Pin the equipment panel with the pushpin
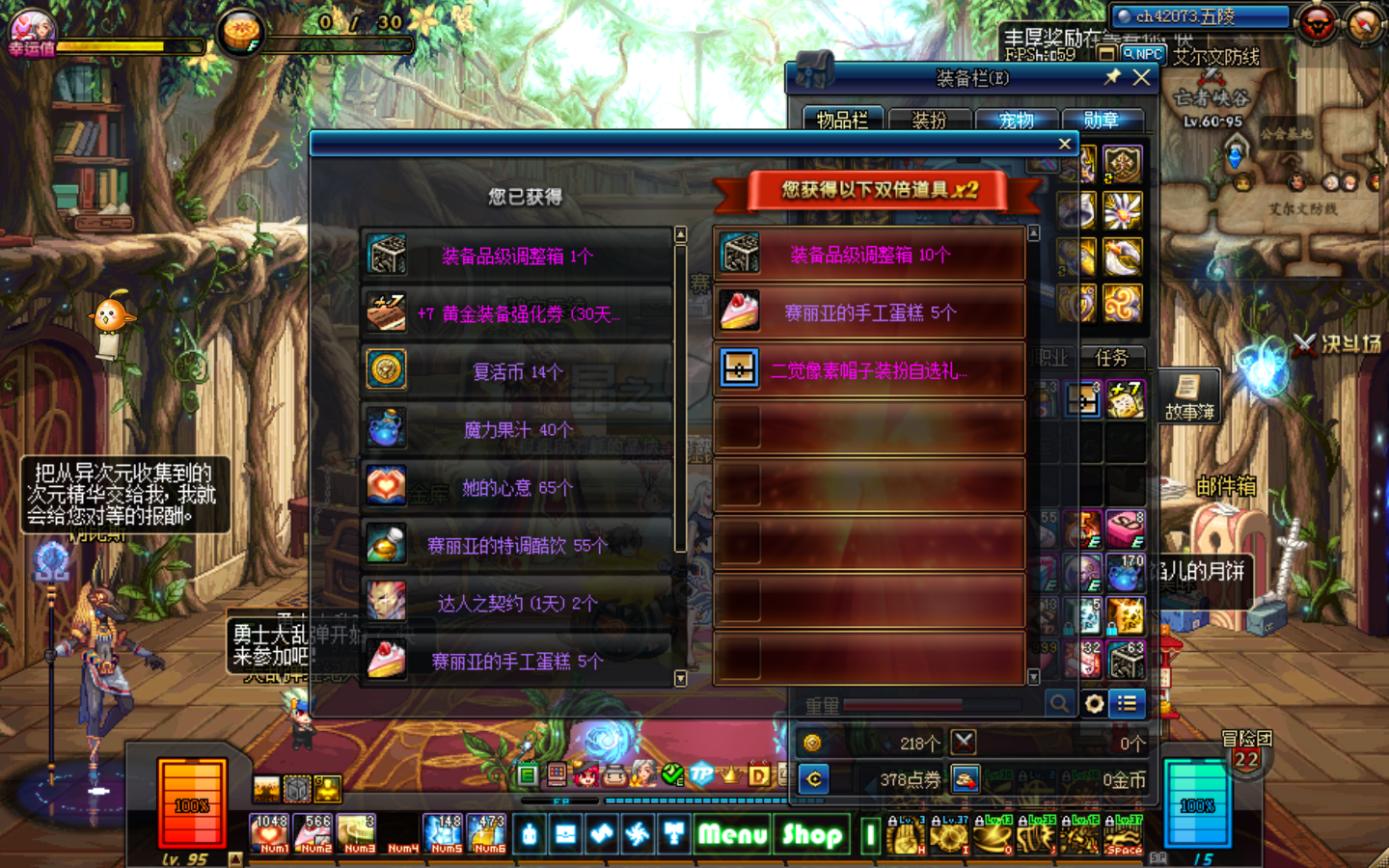The width and height of the screenshot is (1389, 868). click(1112, 77)
